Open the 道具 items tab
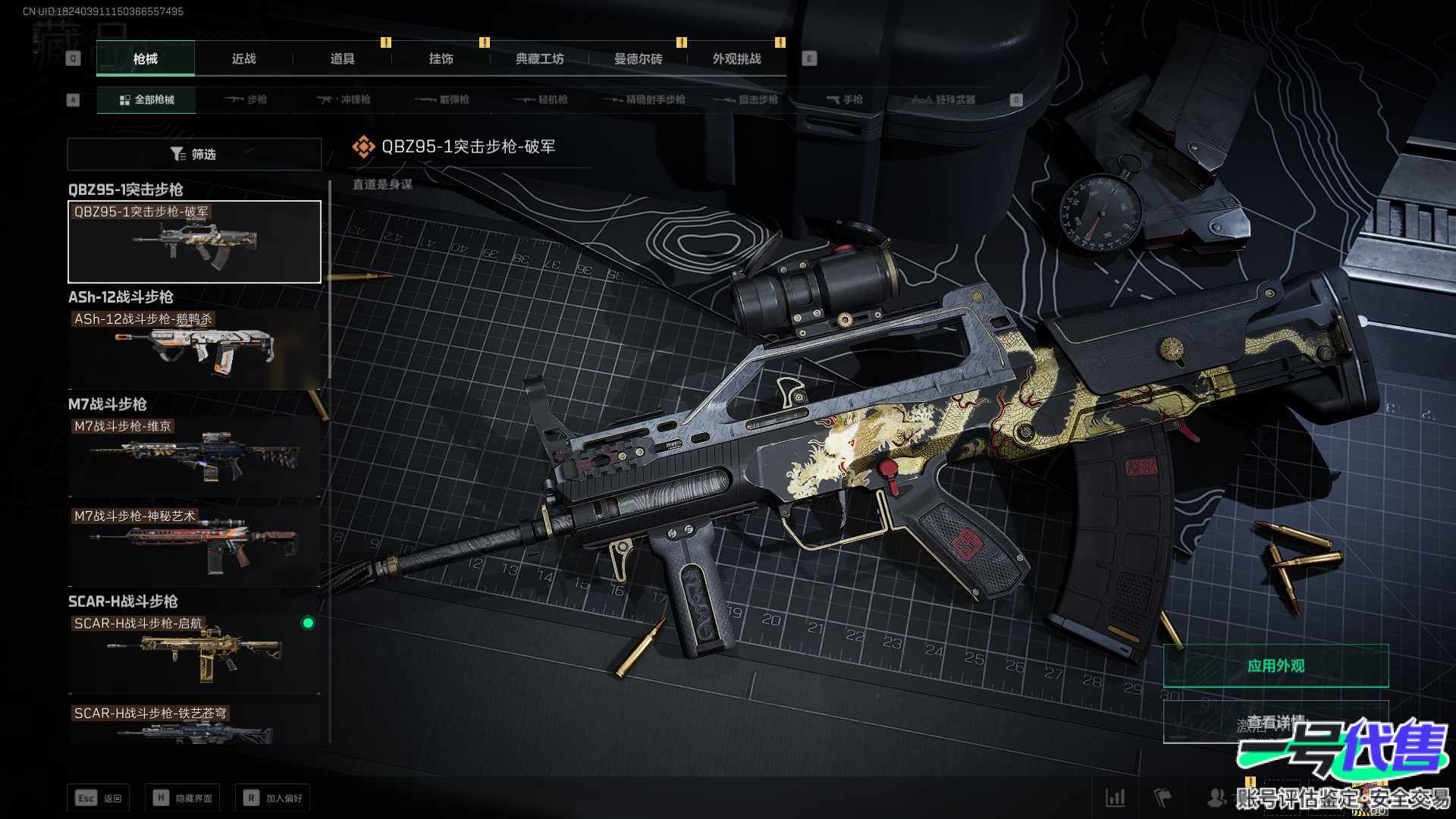The width and height of the screenshot is (1456, 819). click(x=342, y=59)
